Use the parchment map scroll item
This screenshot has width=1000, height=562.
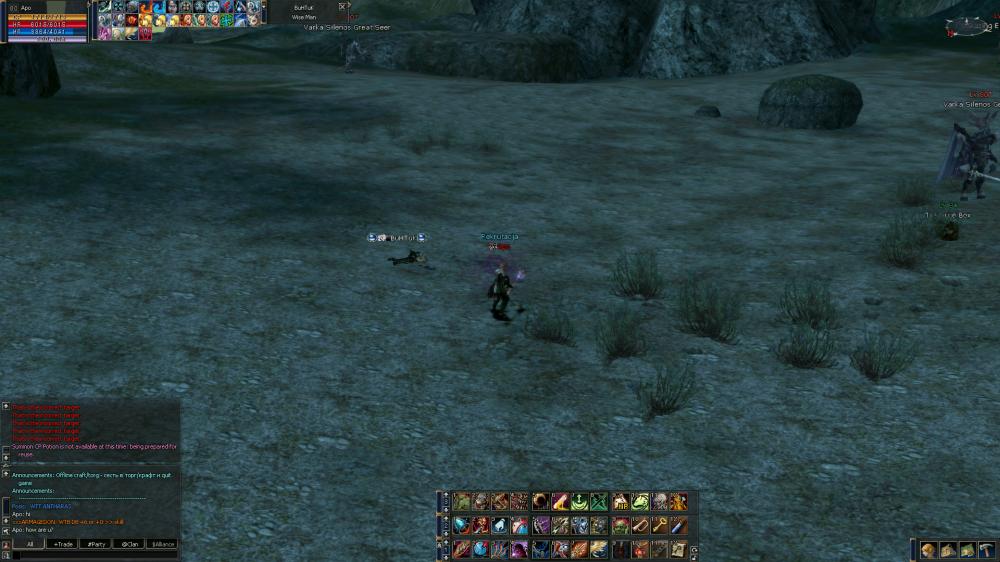pos(679,549)
